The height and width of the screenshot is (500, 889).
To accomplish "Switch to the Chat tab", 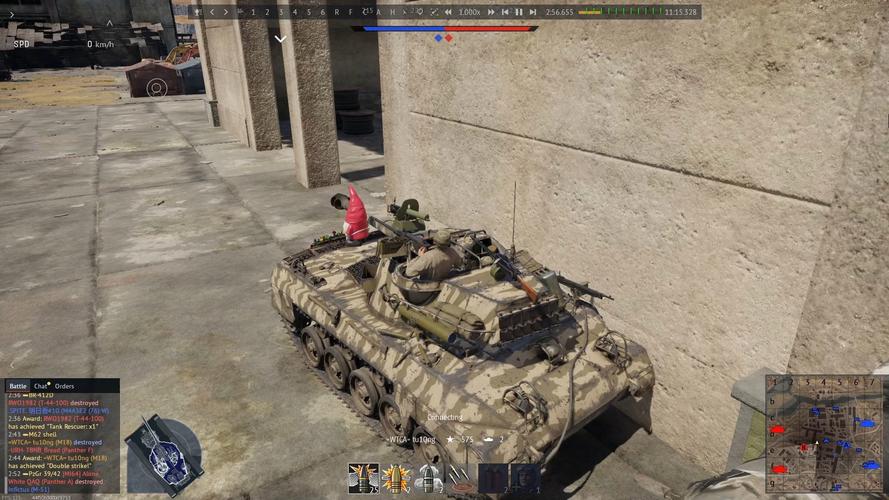I will (x=41, y=386).
